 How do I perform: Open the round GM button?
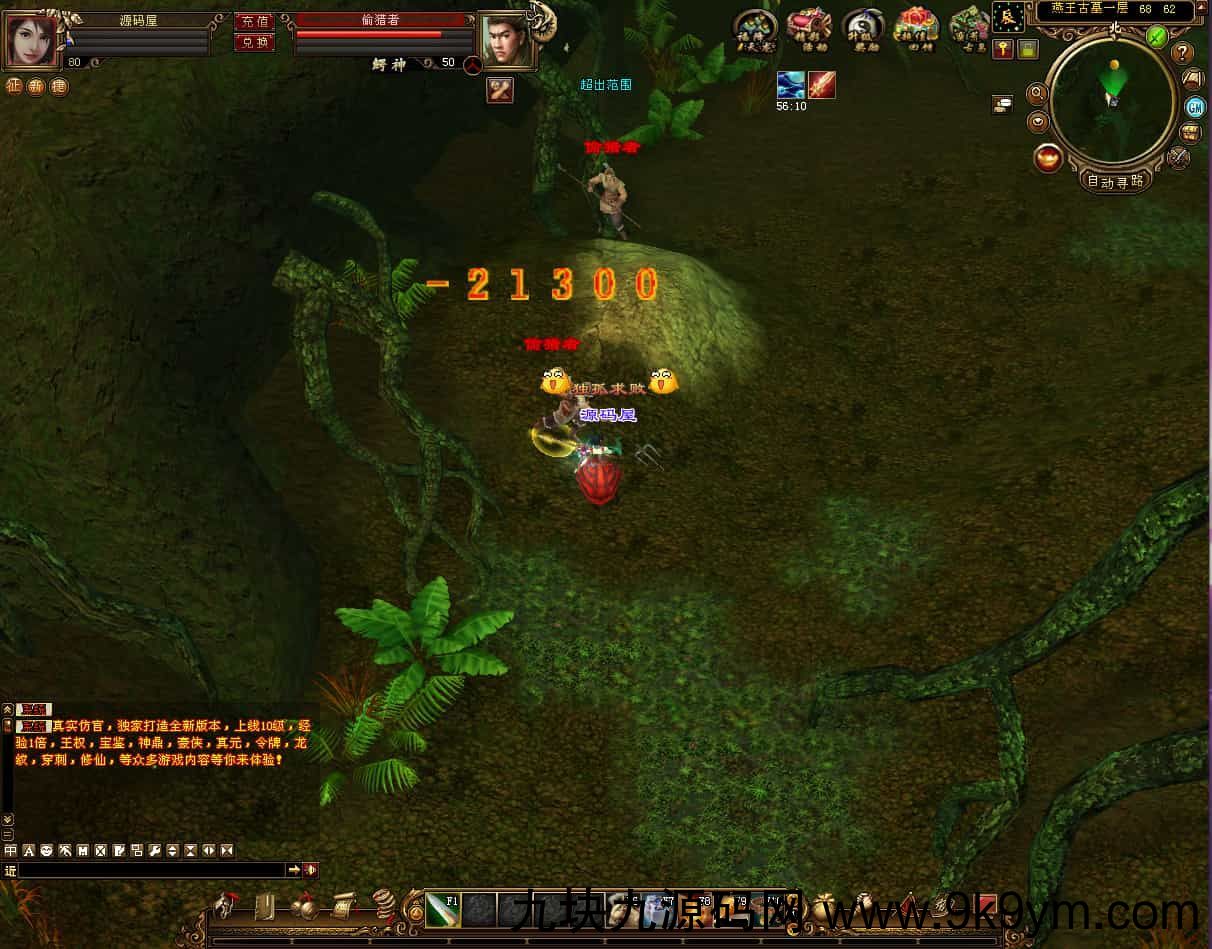[1194, 107]
